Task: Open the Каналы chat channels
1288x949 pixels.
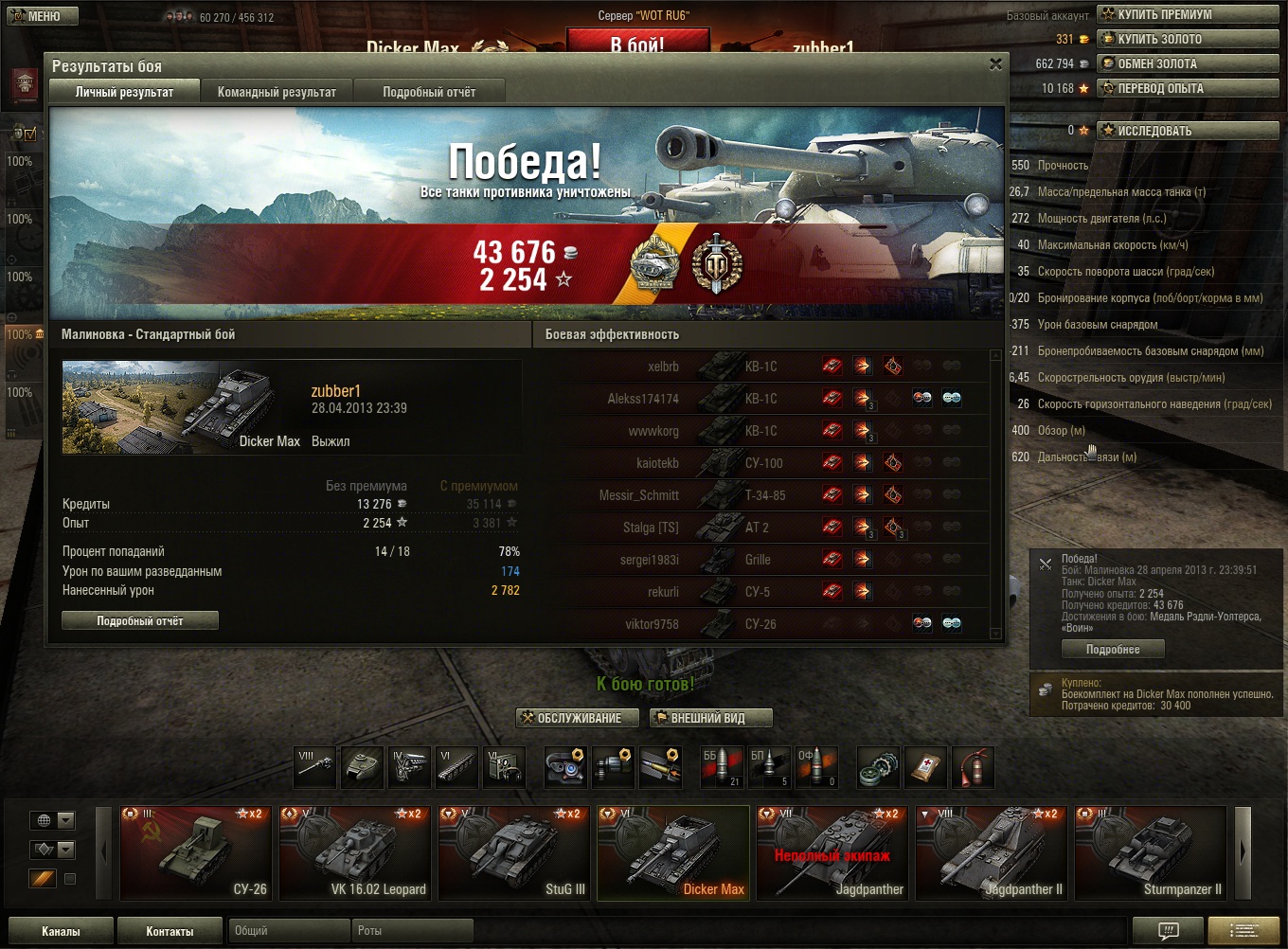Action: pyautogui.click(x=61, y=931)
